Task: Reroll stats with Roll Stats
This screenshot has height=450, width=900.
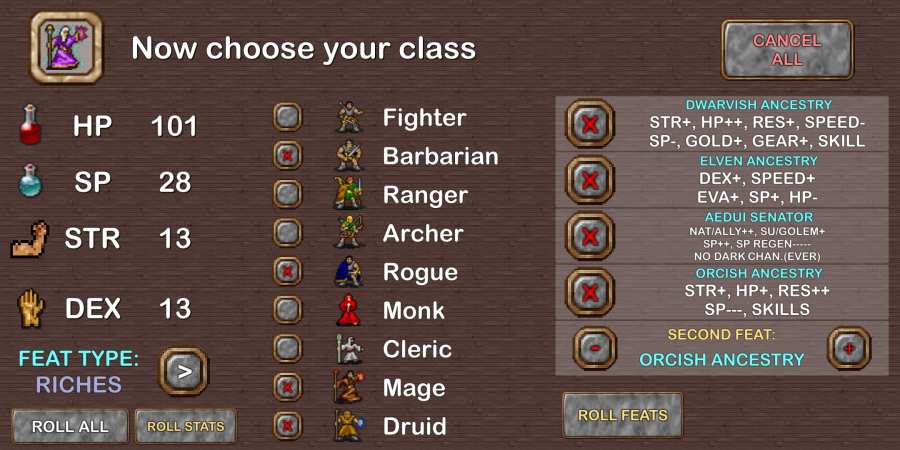Action: (x=185, y=426)
